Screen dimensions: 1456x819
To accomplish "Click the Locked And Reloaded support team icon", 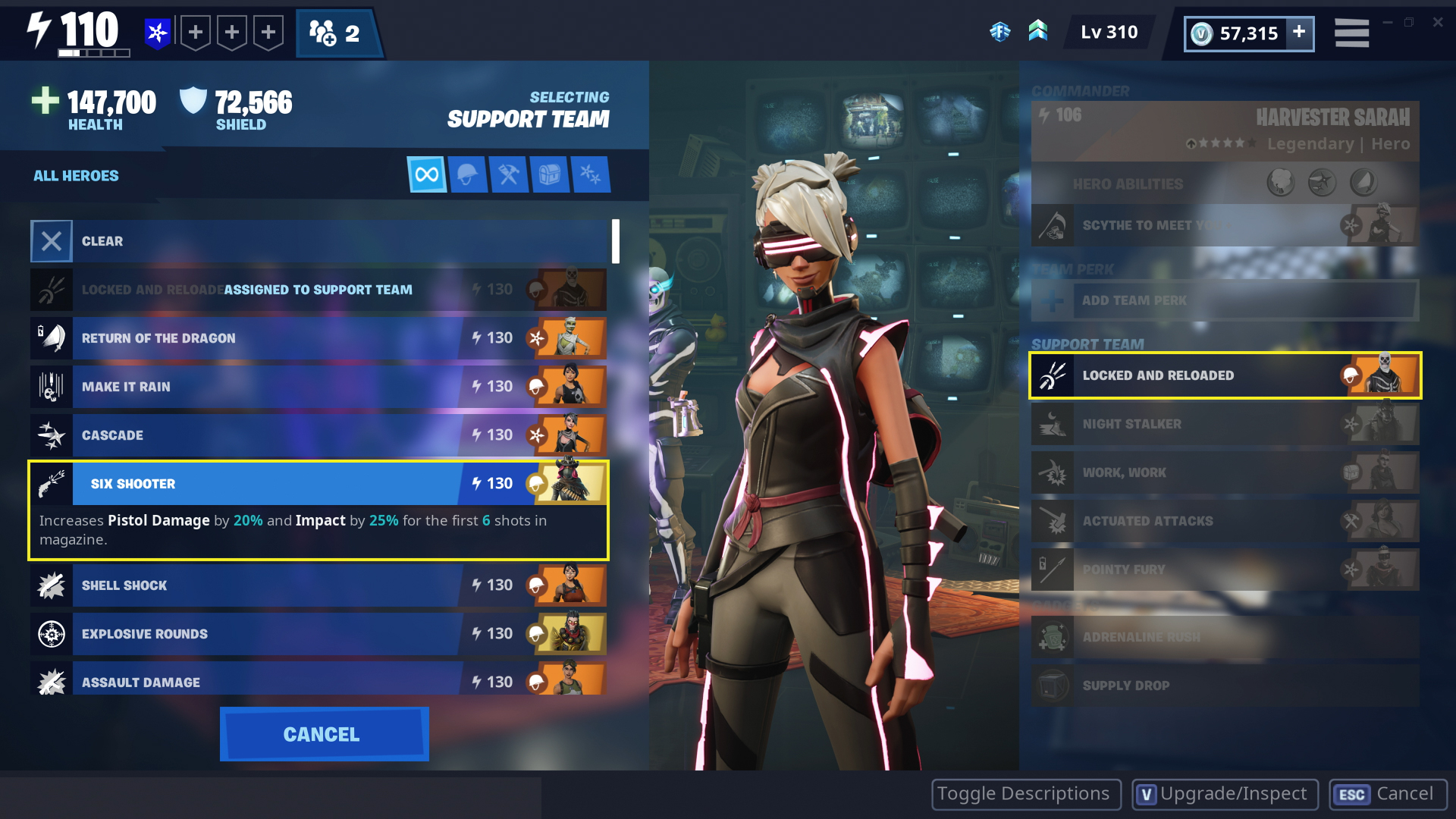I will pos(1053,375).
